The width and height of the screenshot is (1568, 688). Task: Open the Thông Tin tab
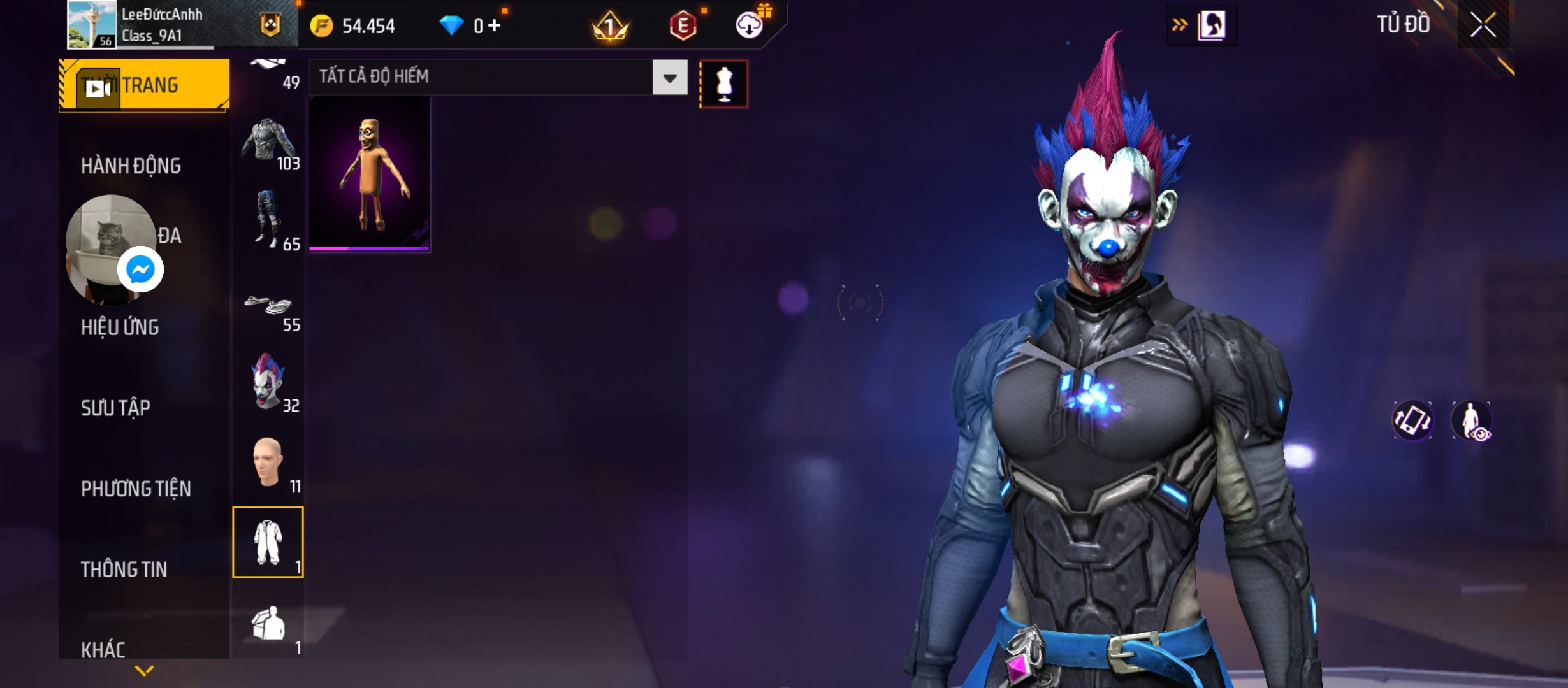tap(124, 569)
